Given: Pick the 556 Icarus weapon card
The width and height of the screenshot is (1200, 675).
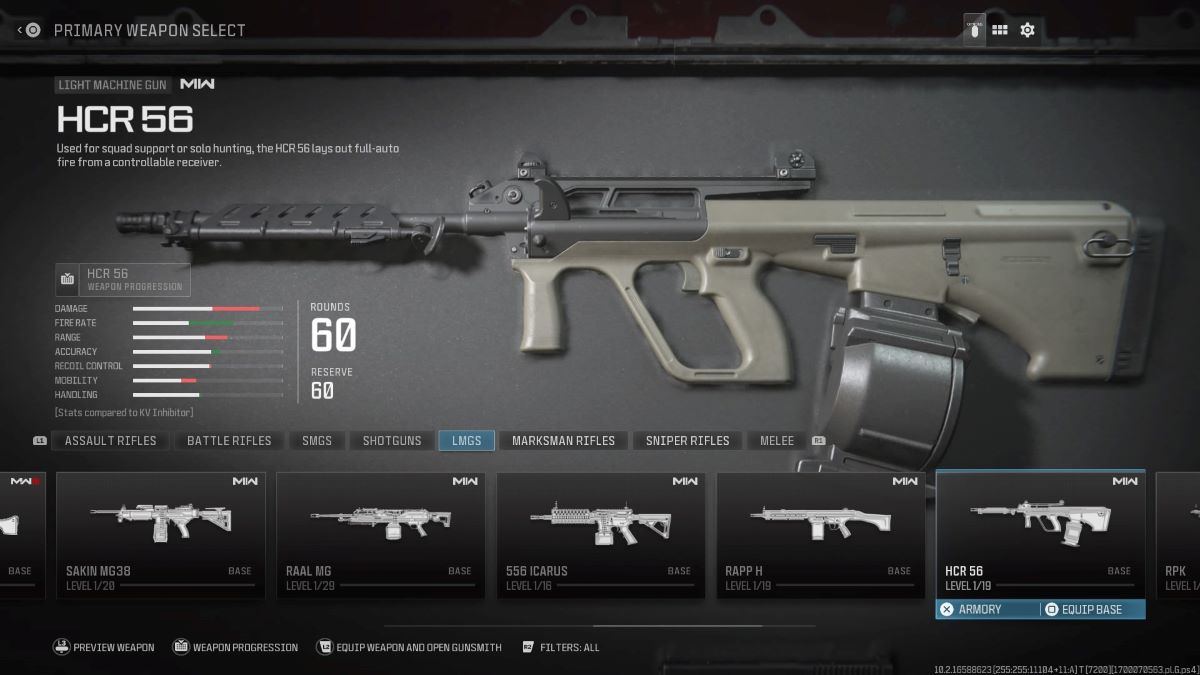Looking at the screenshot, I should (x=601, y=535).
